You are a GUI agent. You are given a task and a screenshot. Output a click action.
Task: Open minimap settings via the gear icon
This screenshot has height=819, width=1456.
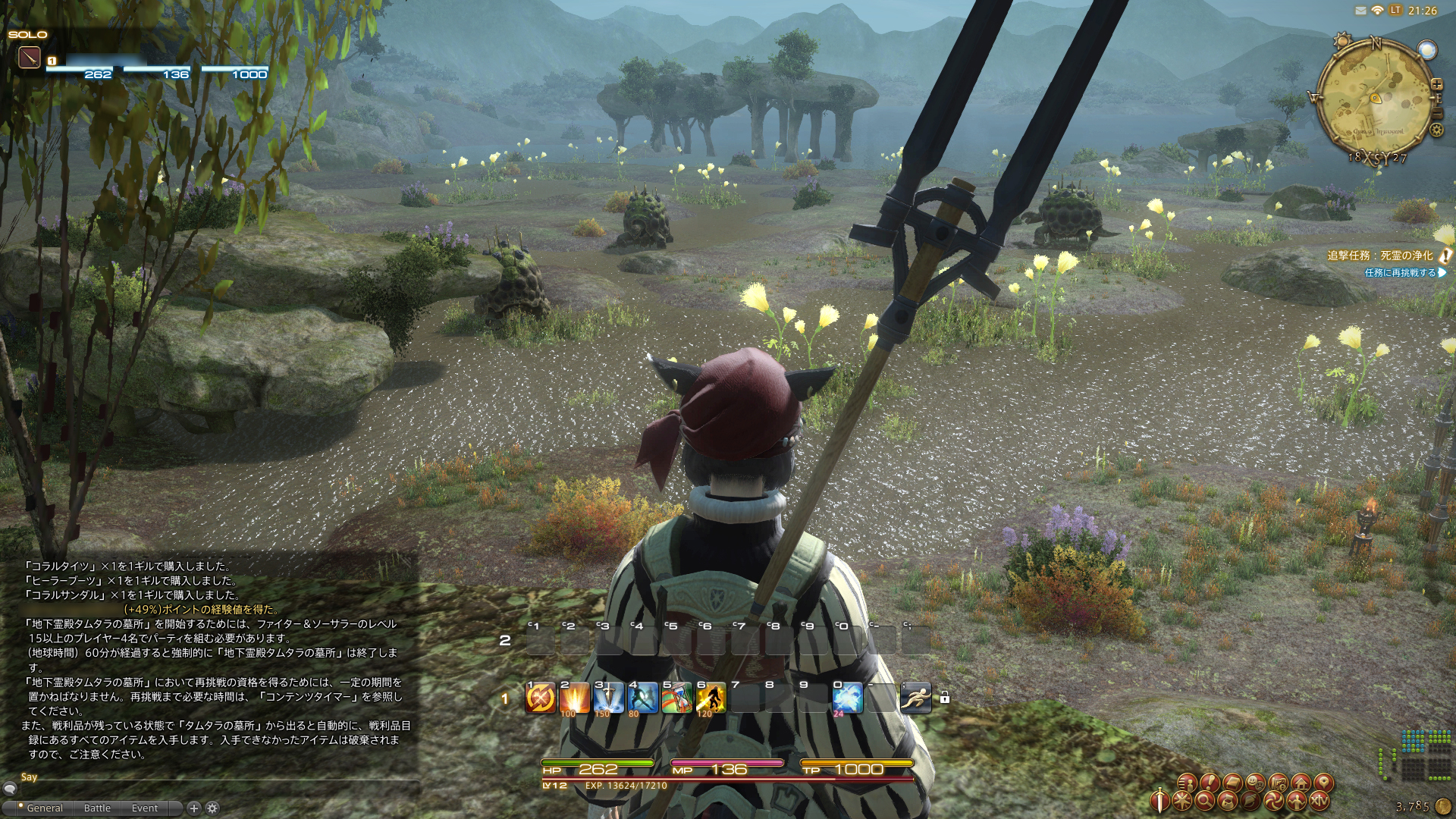[1436, 130]
